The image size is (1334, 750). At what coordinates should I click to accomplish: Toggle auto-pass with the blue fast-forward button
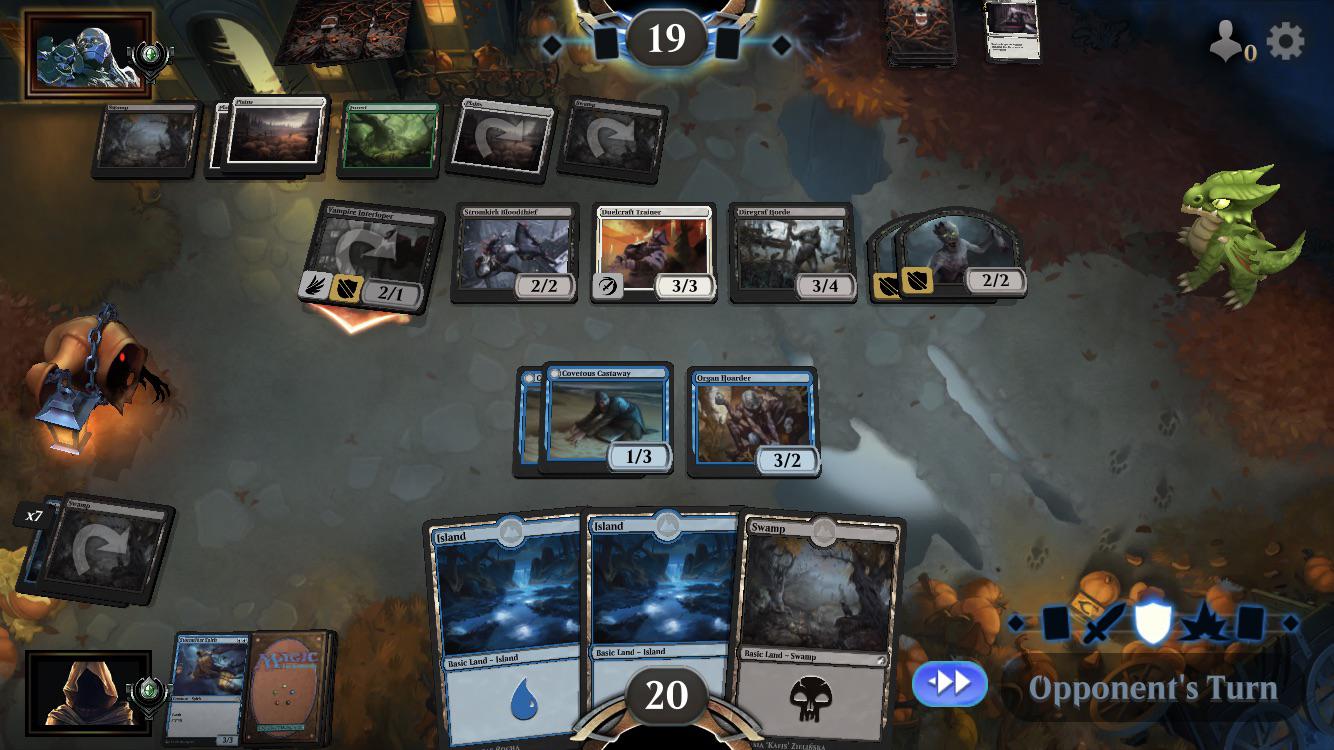[948, 684]
